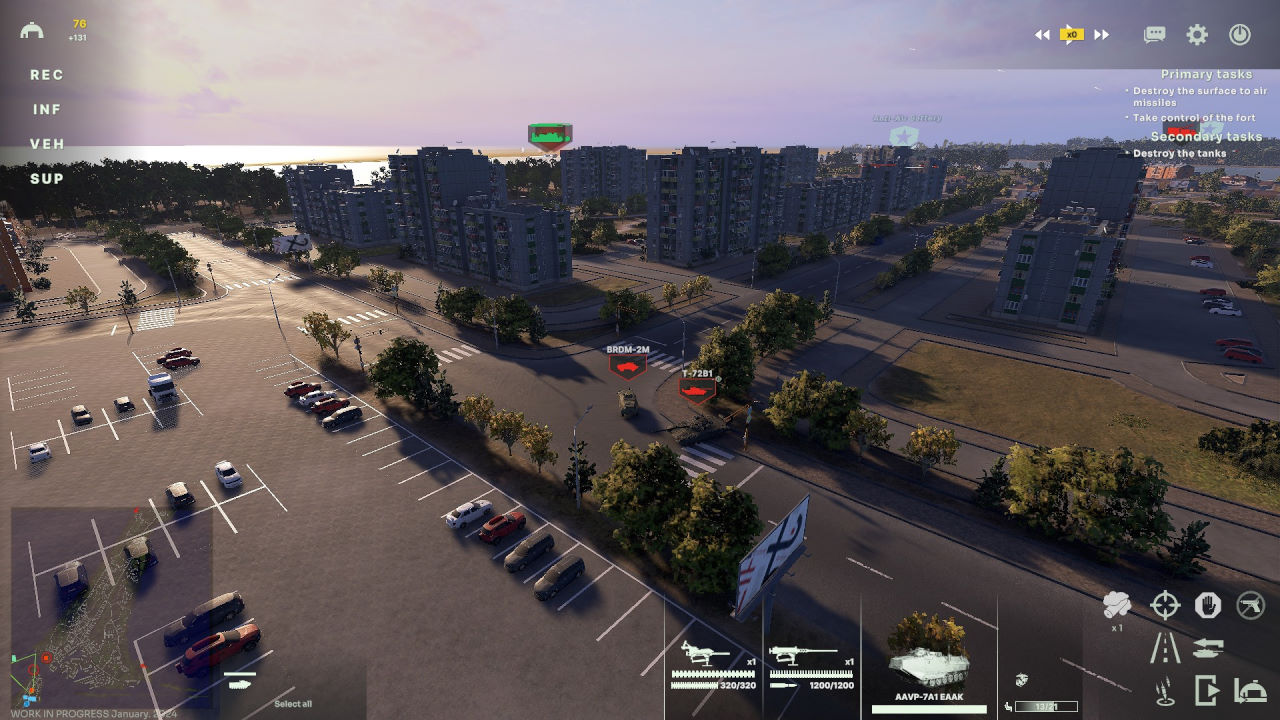Screen dimensions: 1280x720
Task: Click the Select all button
Action: pos(293,704)
